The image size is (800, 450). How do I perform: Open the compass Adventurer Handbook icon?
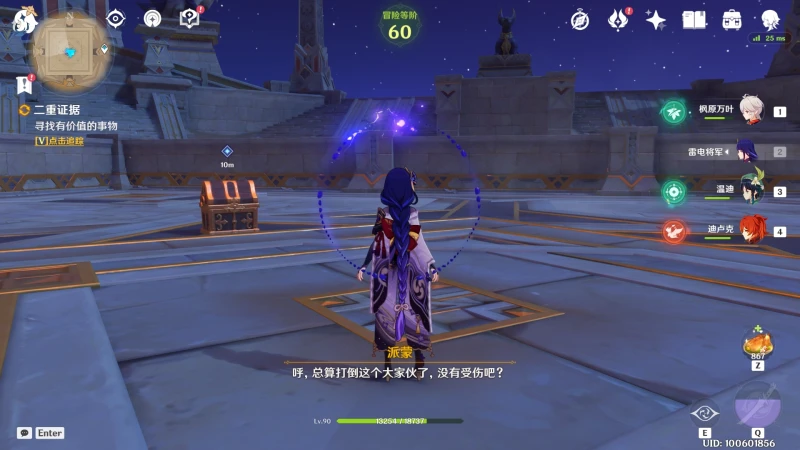pyautogui.click(x=580, y=19)
